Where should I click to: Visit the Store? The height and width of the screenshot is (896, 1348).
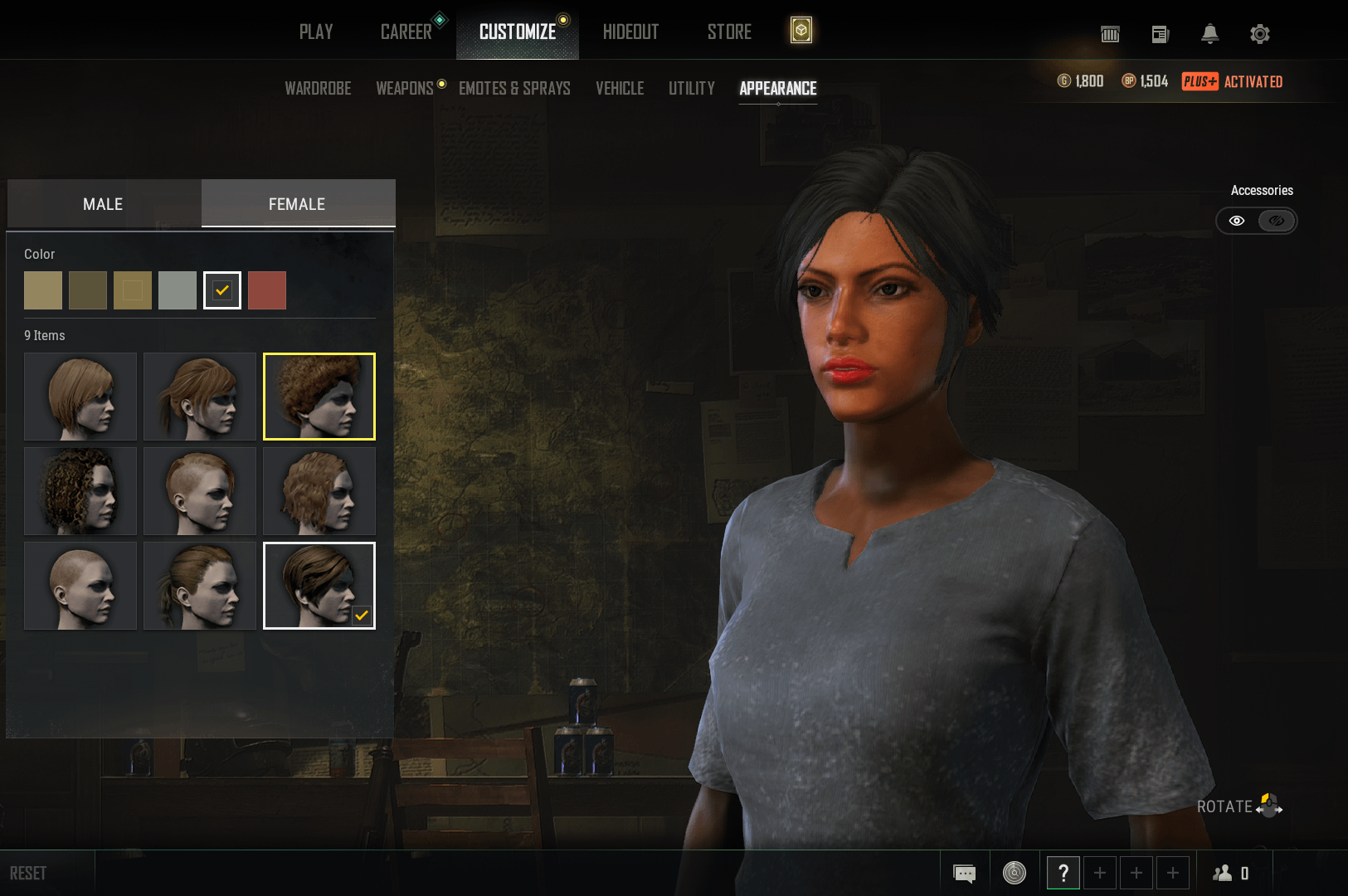tap(729, 32)
